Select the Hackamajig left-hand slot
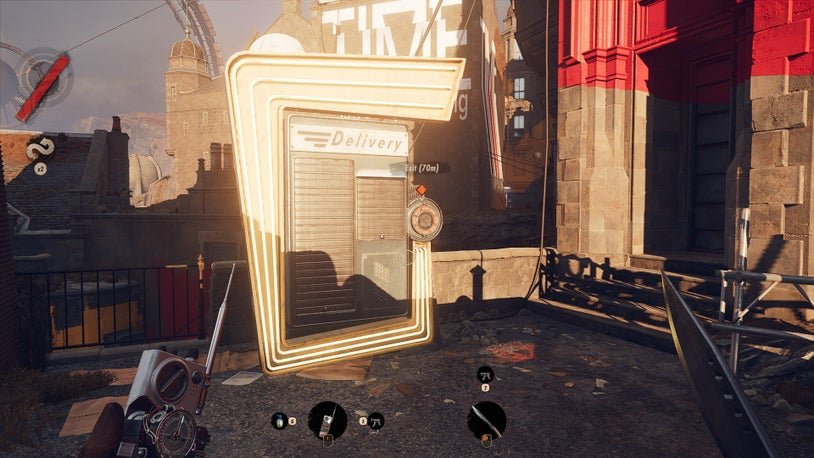Screen dimensions: 814x458 pyautogui.click(x=327, y=420)
